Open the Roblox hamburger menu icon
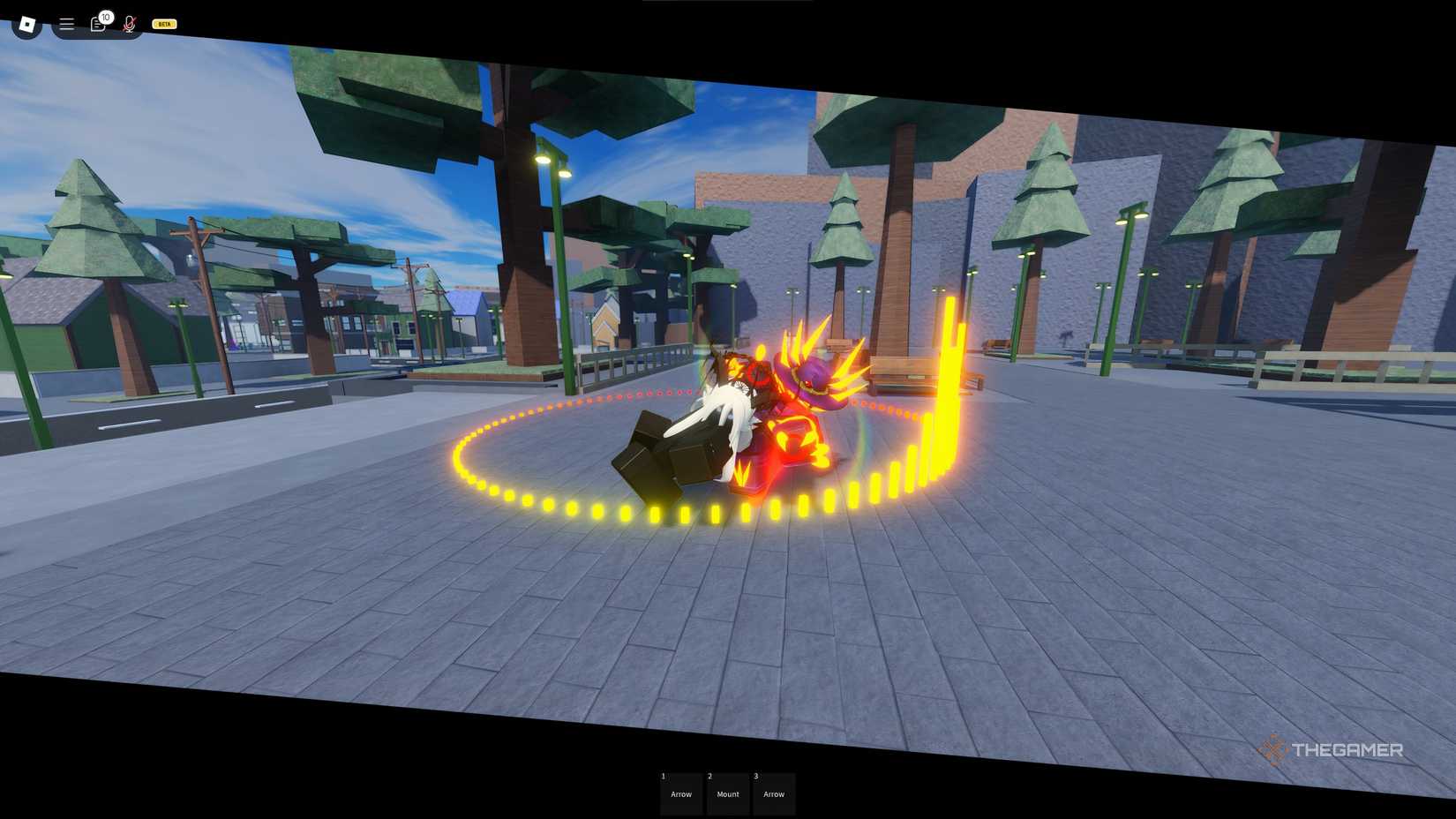 (66, 24)
